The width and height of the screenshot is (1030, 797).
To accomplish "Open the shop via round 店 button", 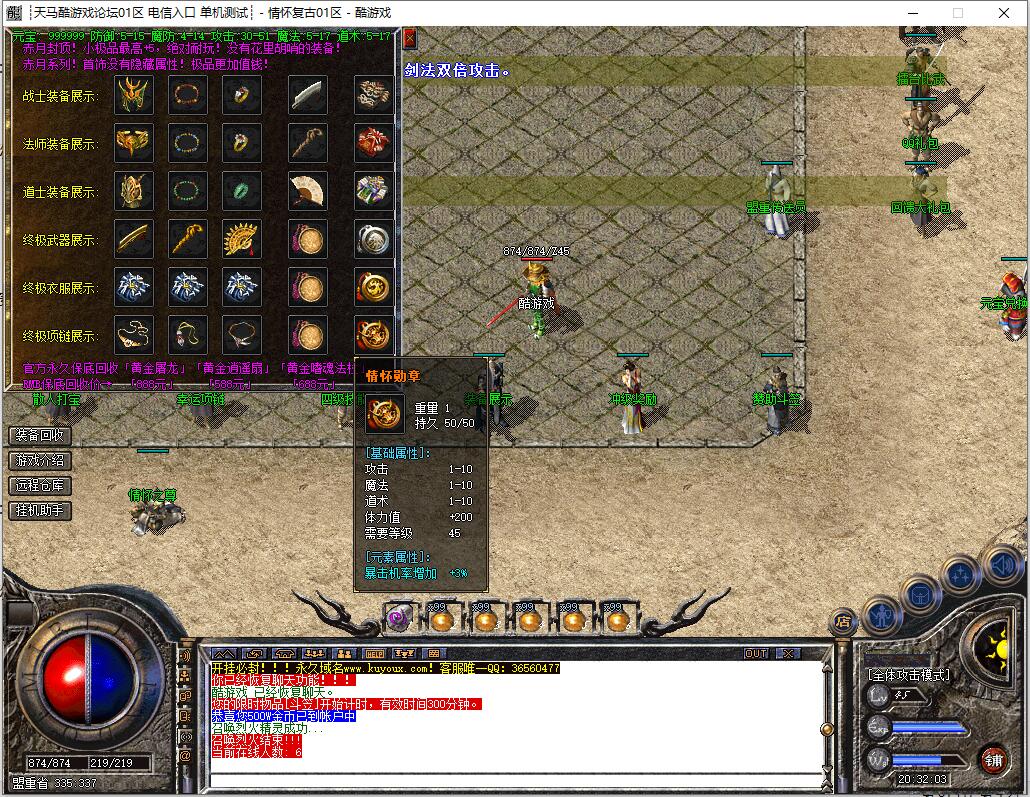I will click(x=843, y=621).
